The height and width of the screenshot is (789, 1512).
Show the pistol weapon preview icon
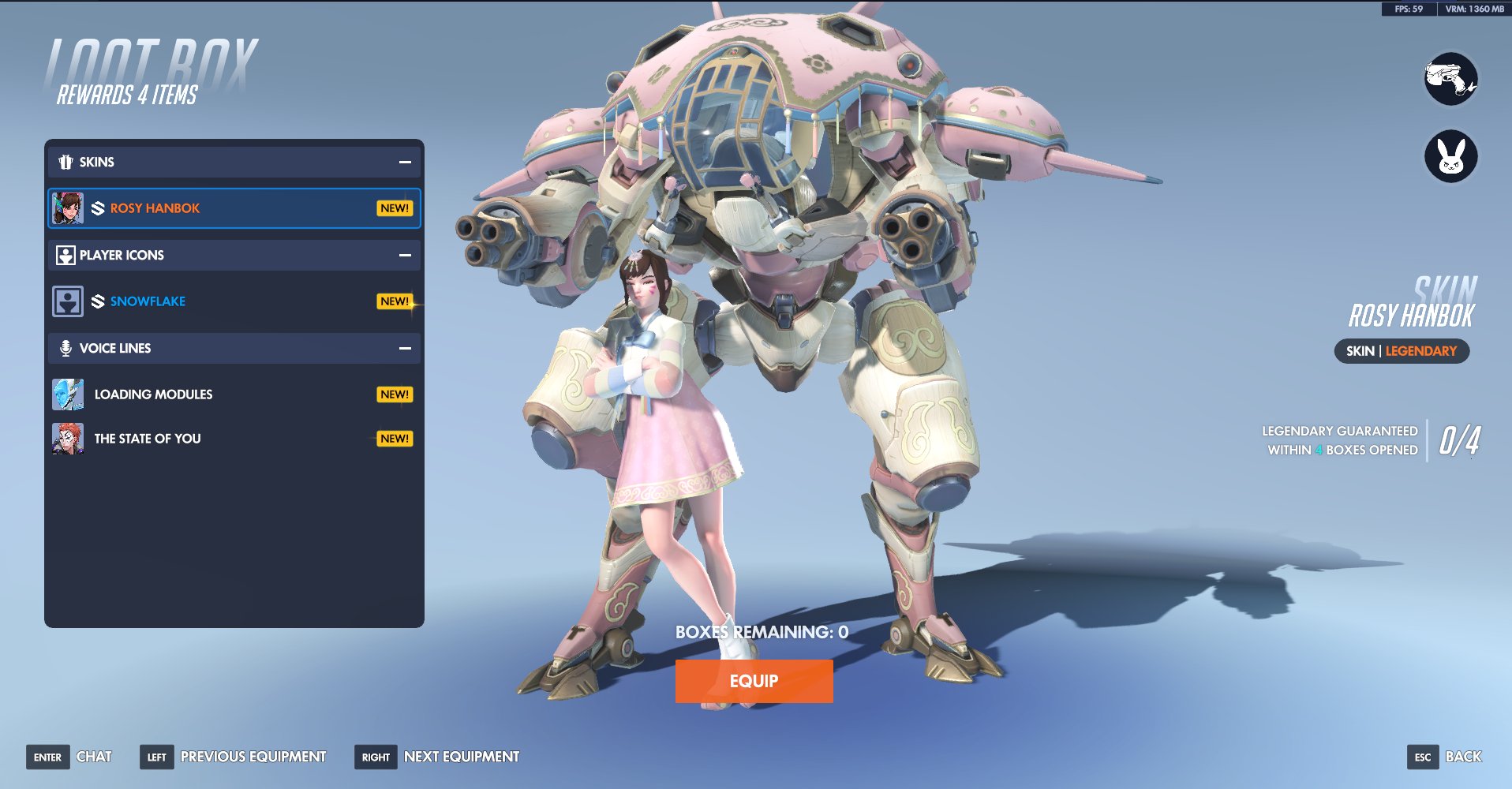point(1450,79)
